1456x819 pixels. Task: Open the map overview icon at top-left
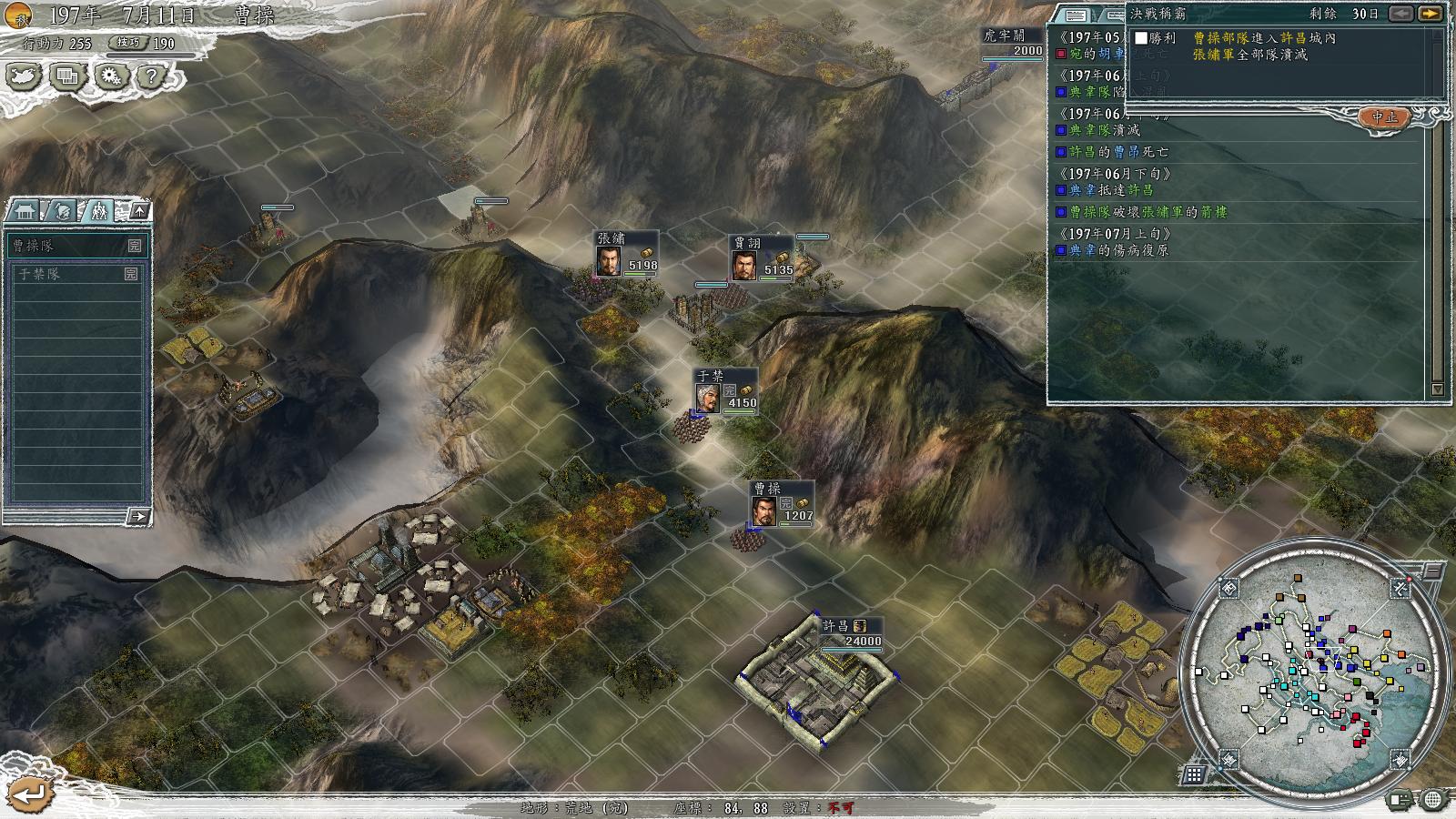point(23,76)
